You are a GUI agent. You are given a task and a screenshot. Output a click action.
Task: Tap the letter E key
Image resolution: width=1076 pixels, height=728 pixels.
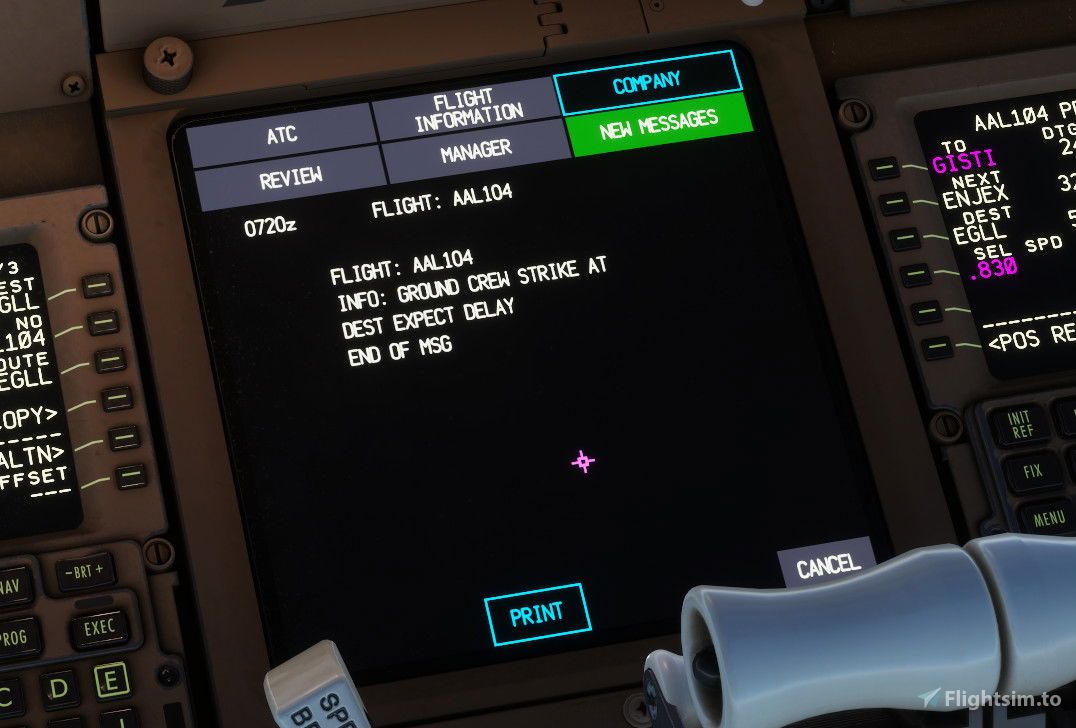click(x=110, y=680)
